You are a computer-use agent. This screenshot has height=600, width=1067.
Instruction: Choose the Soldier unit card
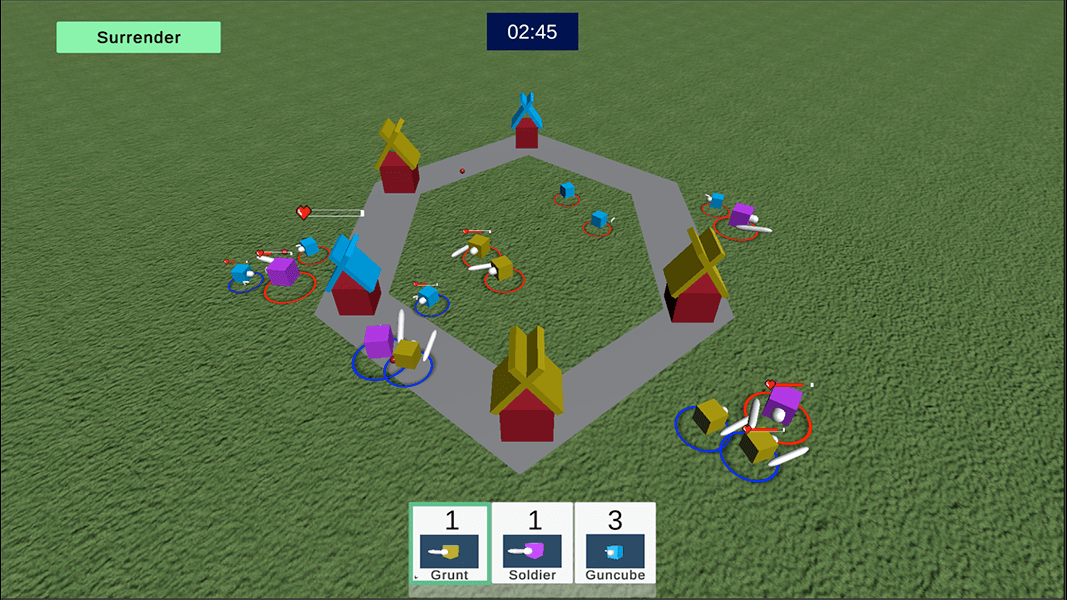click(533, 543)
